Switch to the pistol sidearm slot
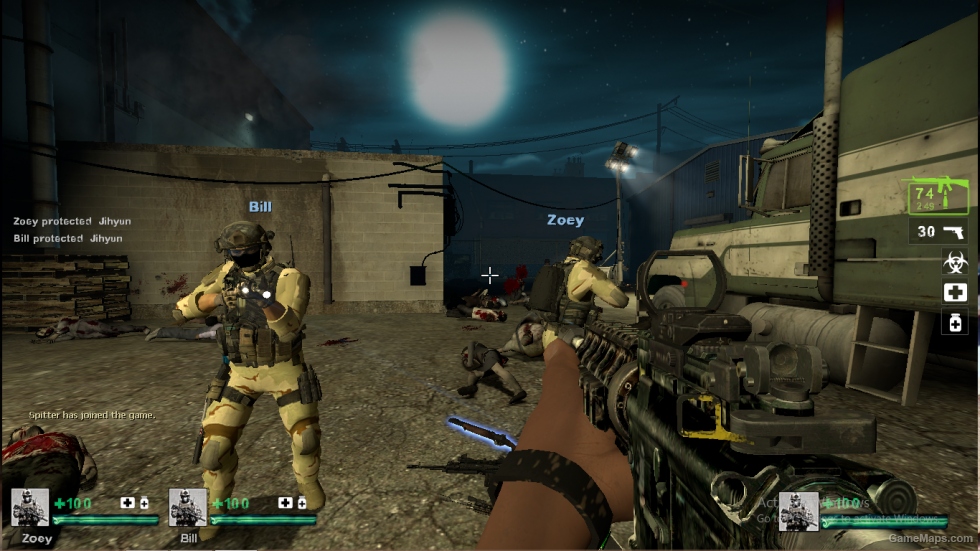The image size is (980, 551). 940,232
